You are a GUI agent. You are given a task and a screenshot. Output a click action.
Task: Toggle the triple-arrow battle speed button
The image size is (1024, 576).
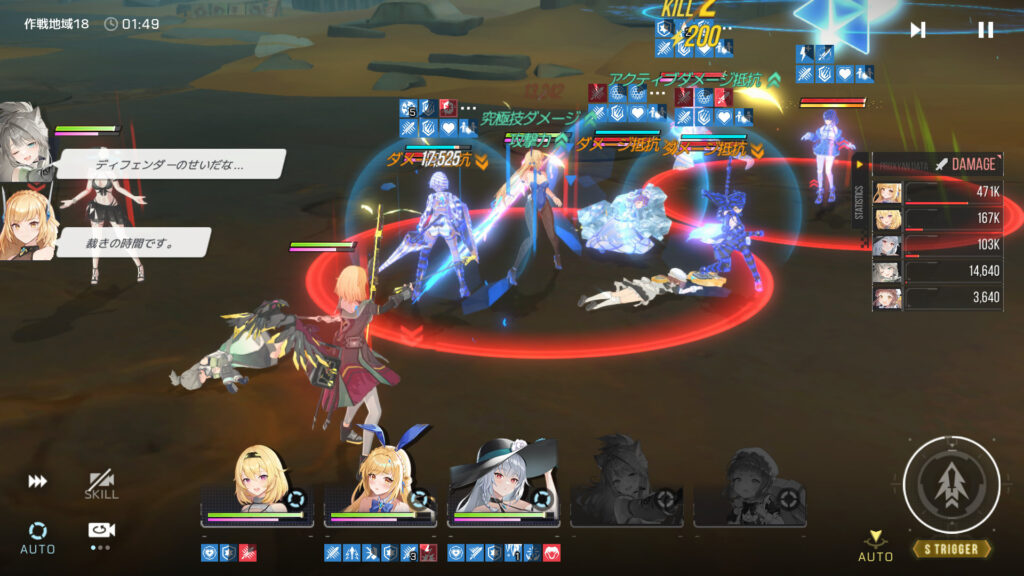pos(37,482)
